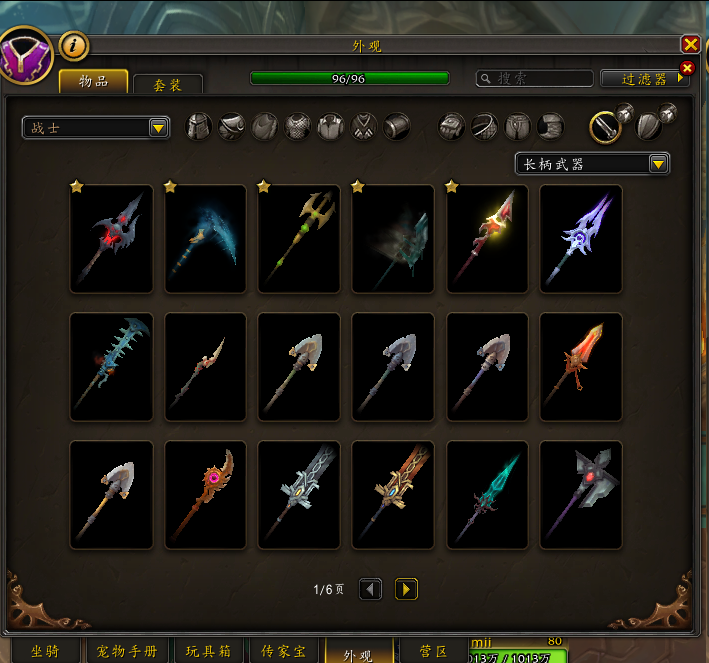Open the 营区 campsite tab
Image resolution: width=709 pixels, height=663 pixels.
click(x=432, y=652)
